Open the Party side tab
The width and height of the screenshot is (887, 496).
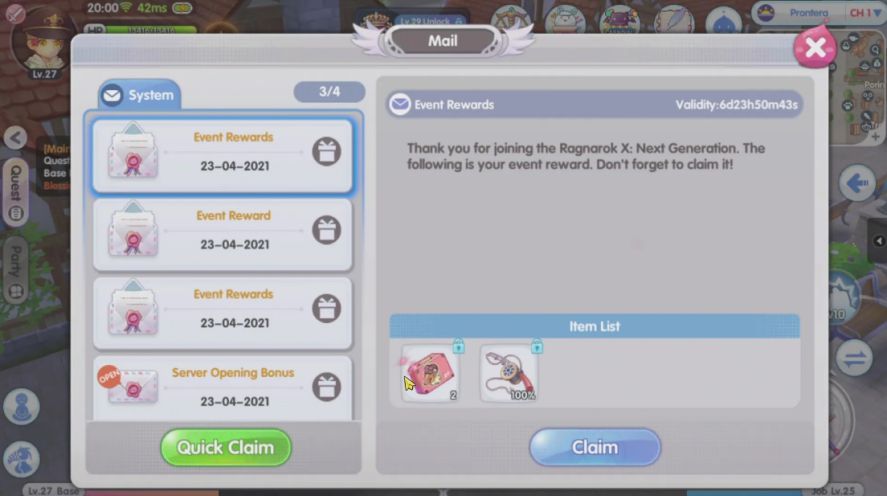[x=15, y=269]
